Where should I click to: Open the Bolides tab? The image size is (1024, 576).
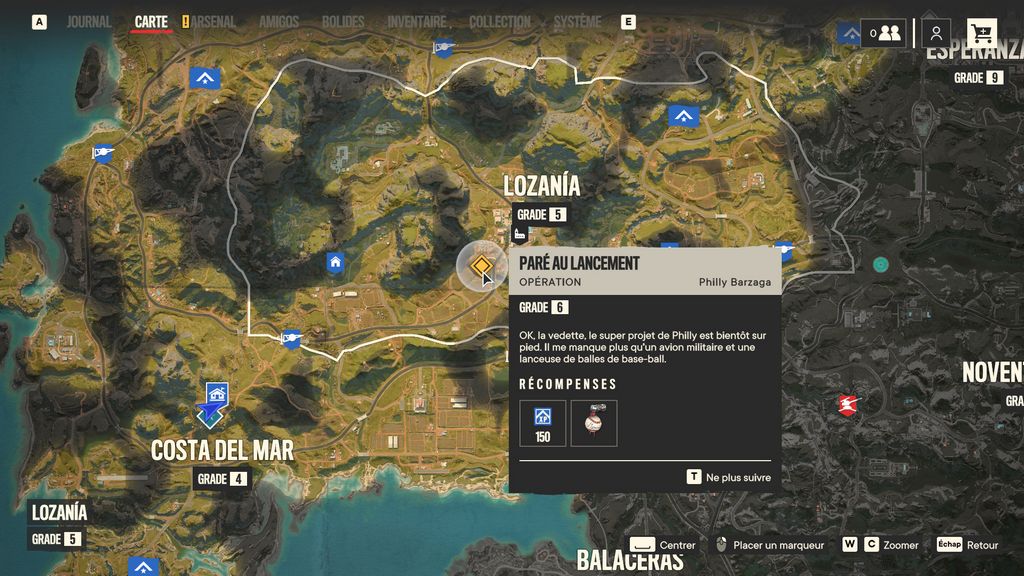click(343, 22)
